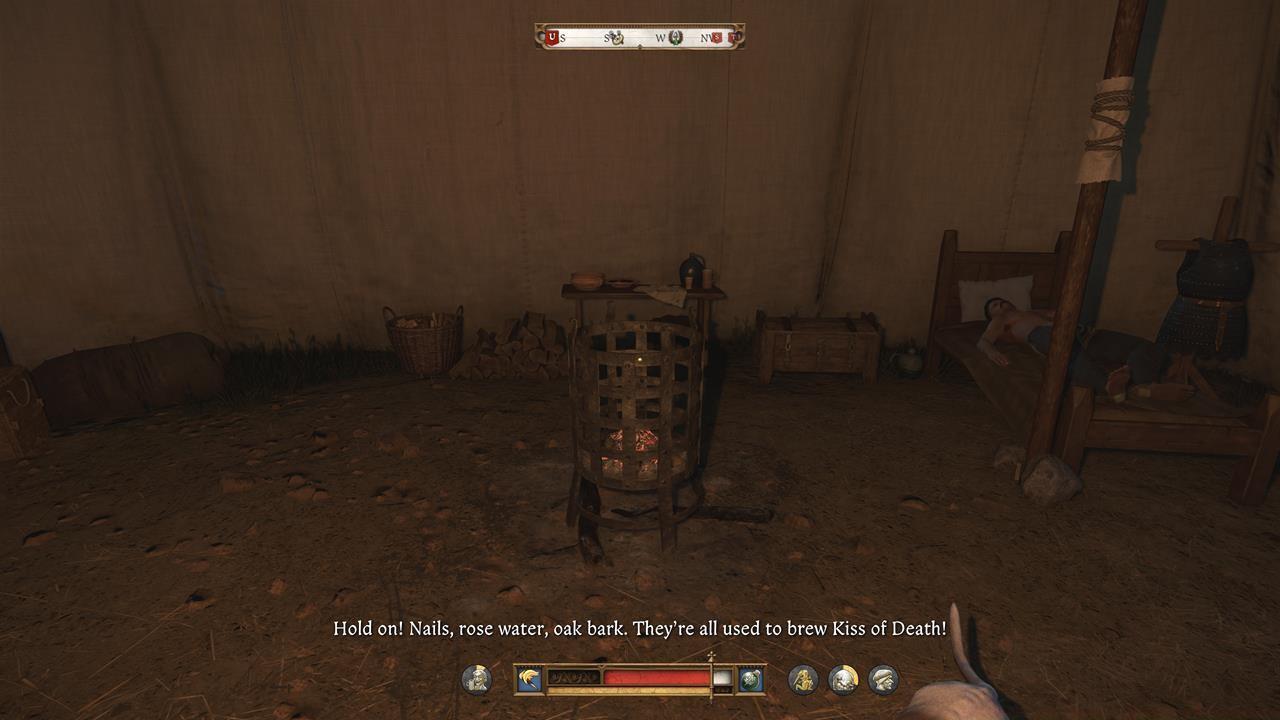1280x720 pixels.
Task: Click the red NV shield compass marker
Action: tap(717, 37)
